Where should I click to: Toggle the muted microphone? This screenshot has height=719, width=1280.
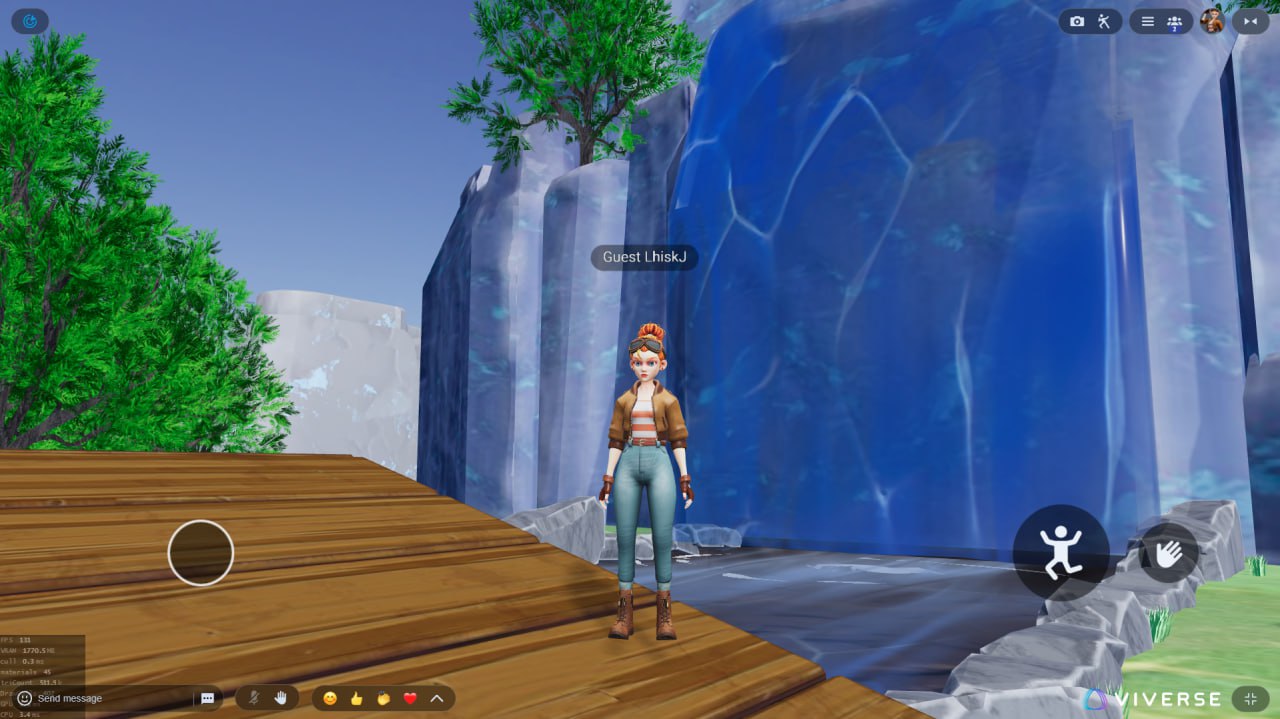[x=254, y=698]
